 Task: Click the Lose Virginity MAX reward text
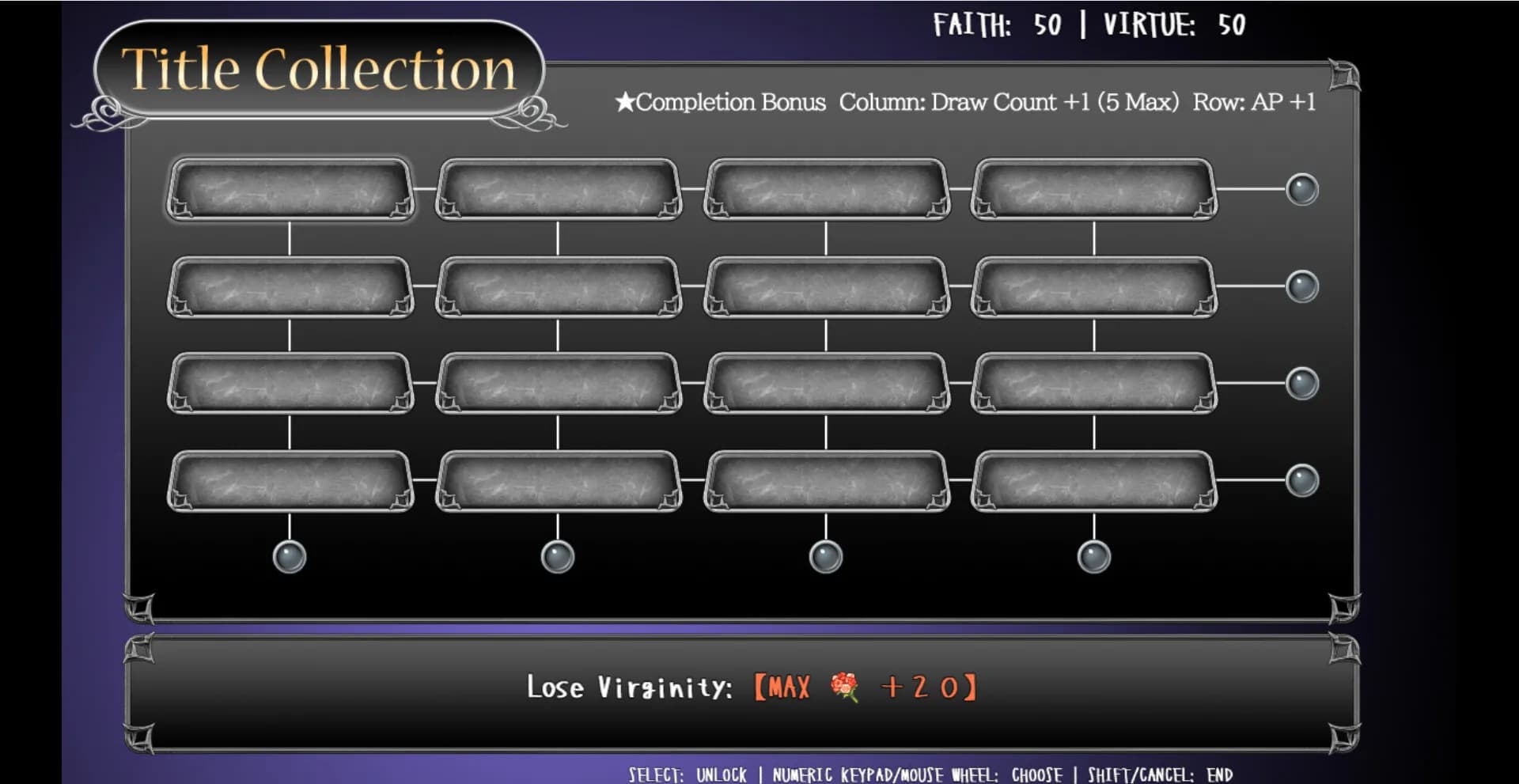pyautogui.click(x=868, y=688)
